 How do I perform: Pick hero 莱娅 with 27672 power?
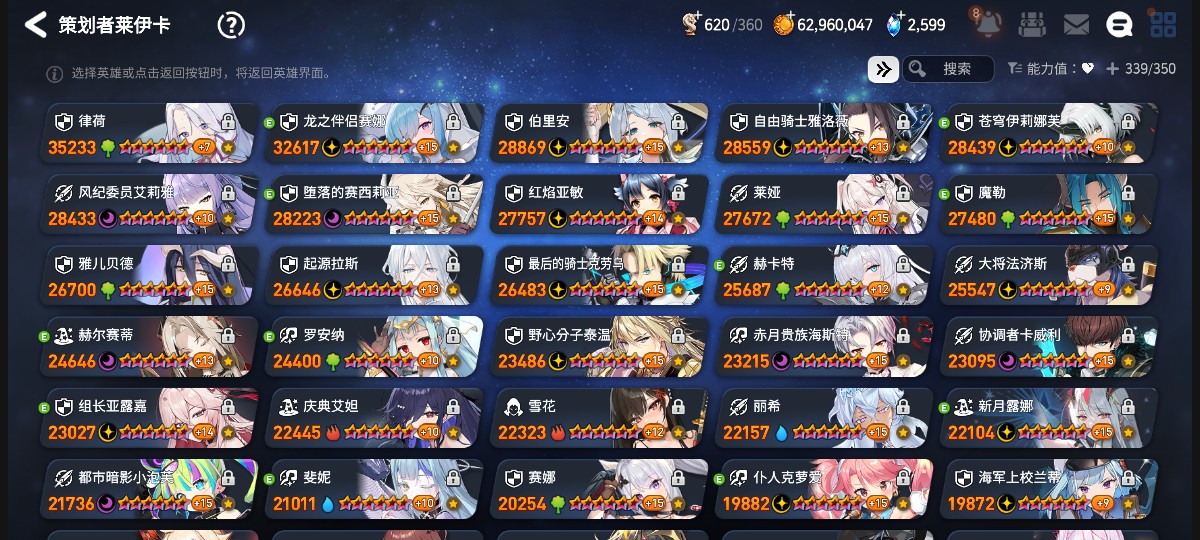coord(823,204)
